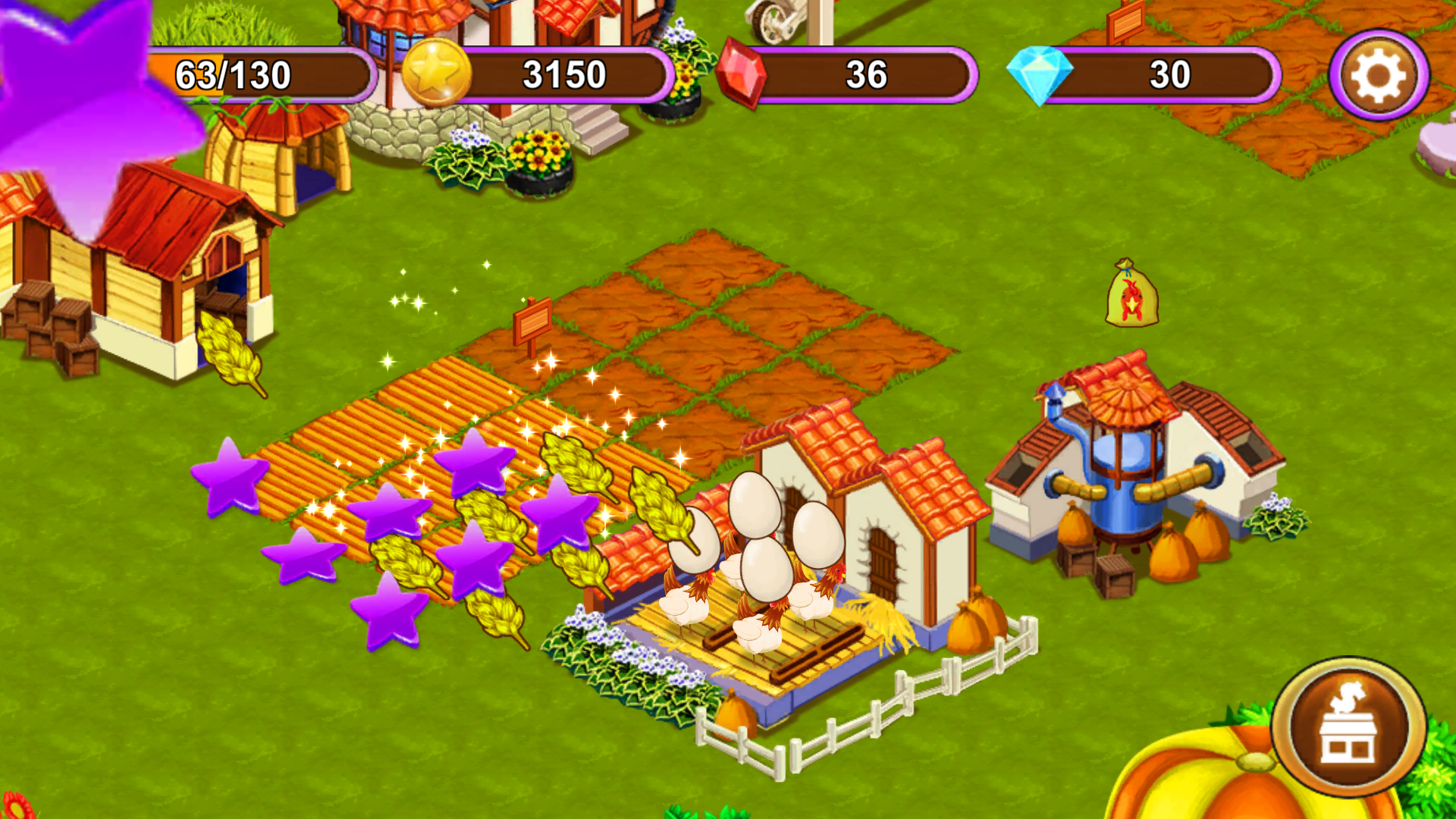Tap the gold coin currency icon
This screenshot has height=819, width=1456.
pyautogui.click(x=438, y=74)
